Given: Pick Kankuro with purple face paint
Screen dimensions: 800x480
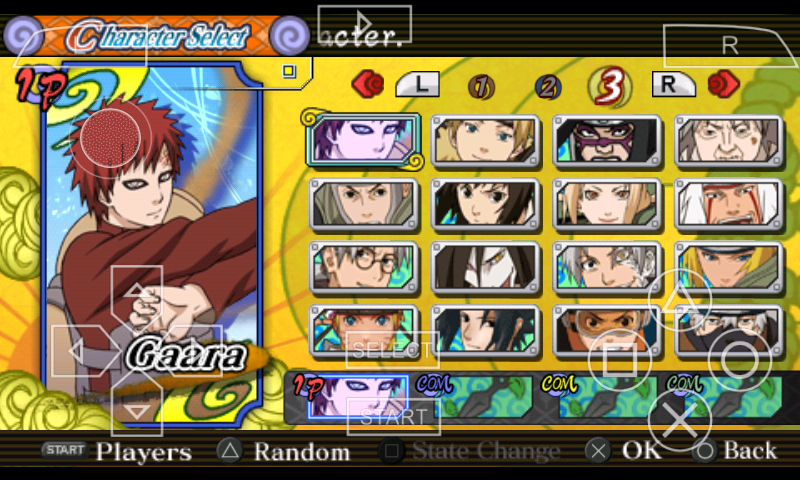Looking at the screenshot, I should point(607,140).
